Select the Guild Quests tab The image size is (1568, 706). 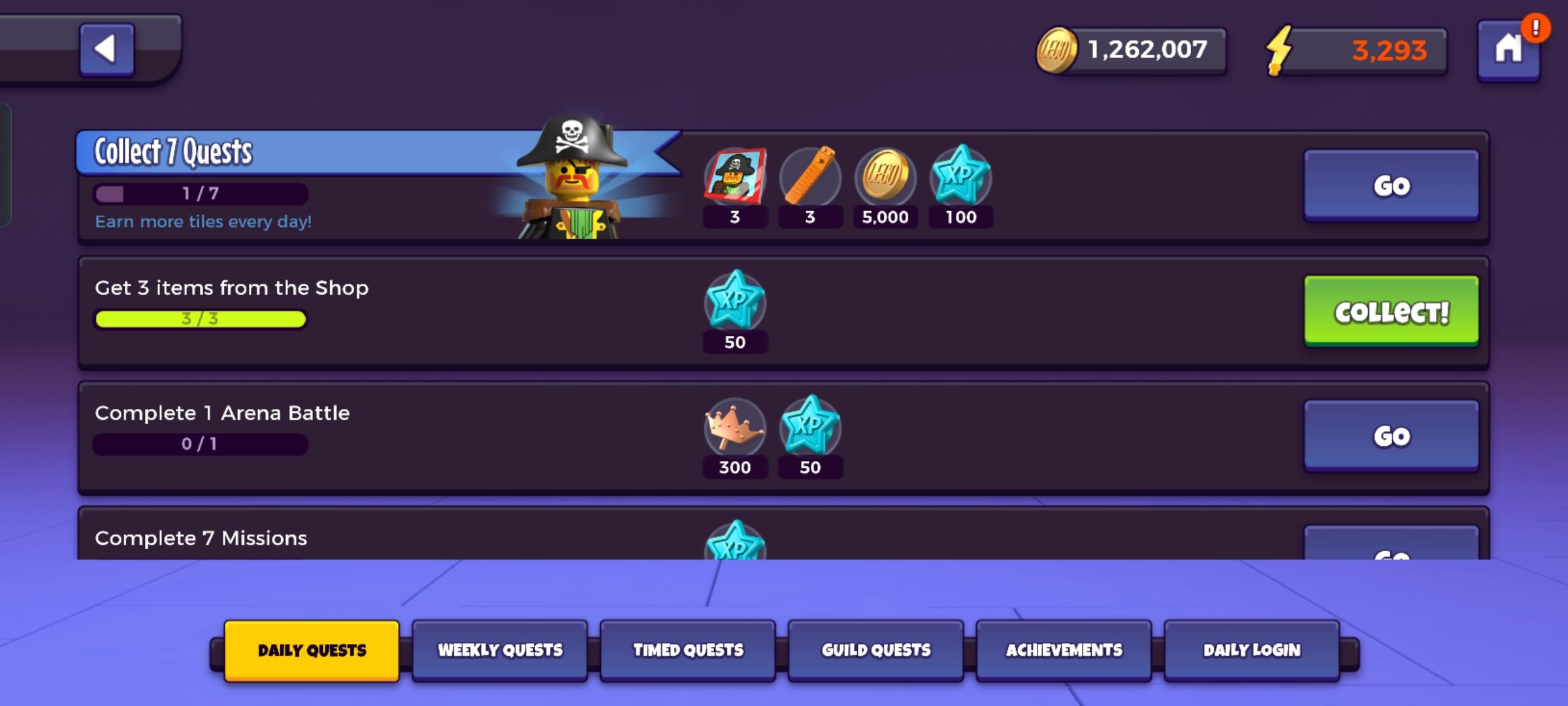click(875, 650)
